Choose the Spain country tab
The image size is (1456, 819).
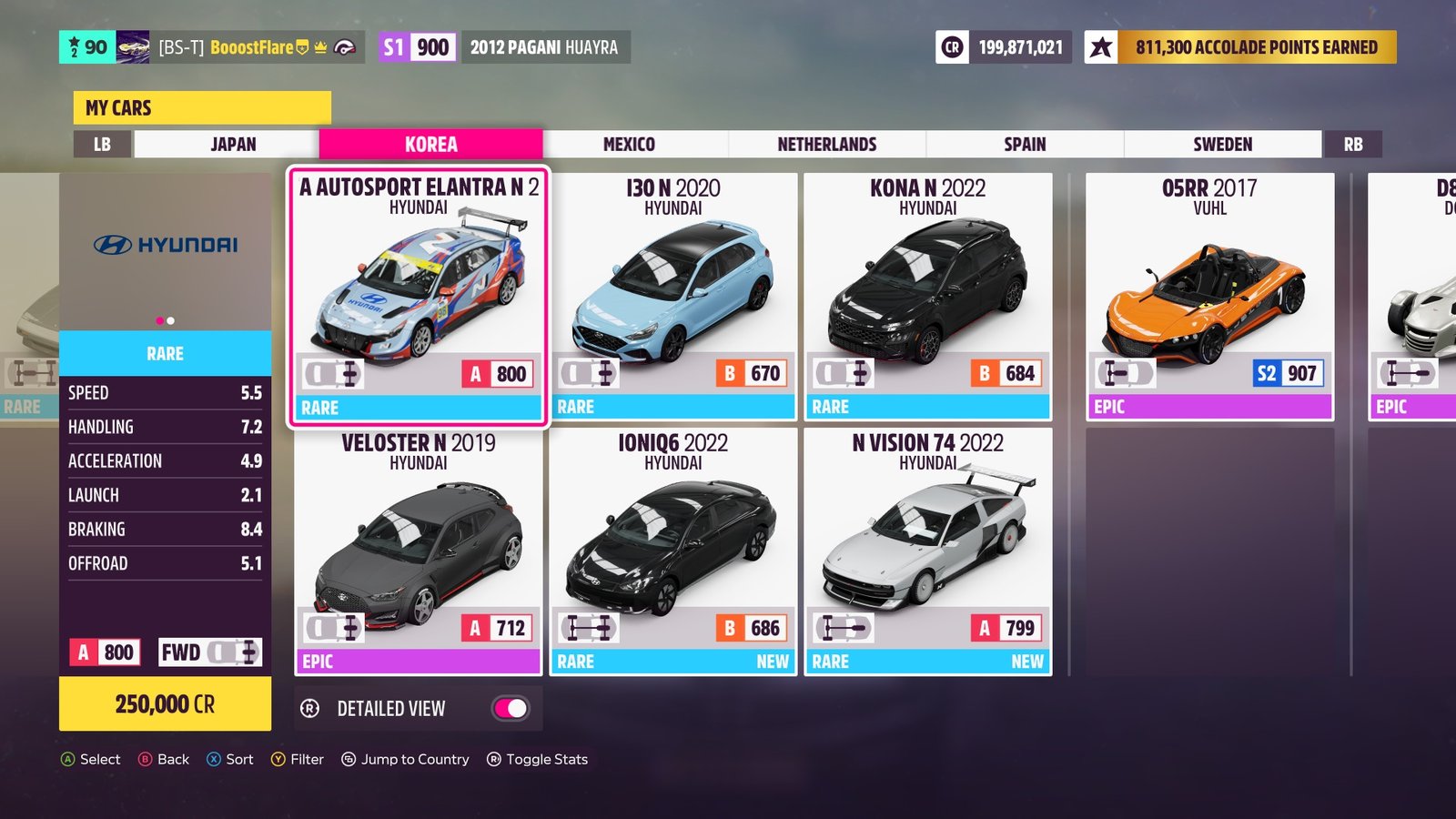1025,145
